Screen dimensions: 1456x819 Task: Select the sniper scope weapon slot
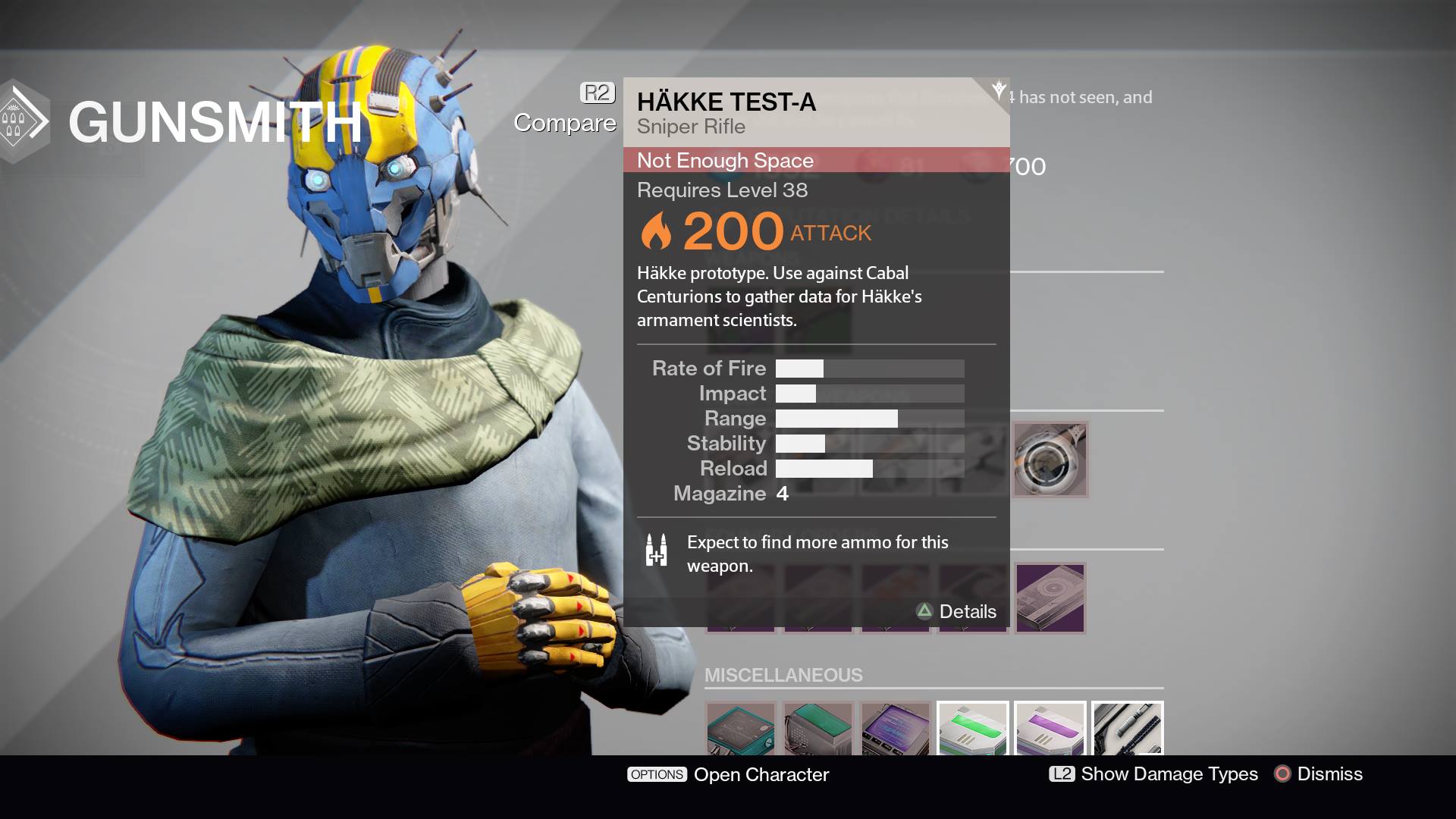point(1050,460)
